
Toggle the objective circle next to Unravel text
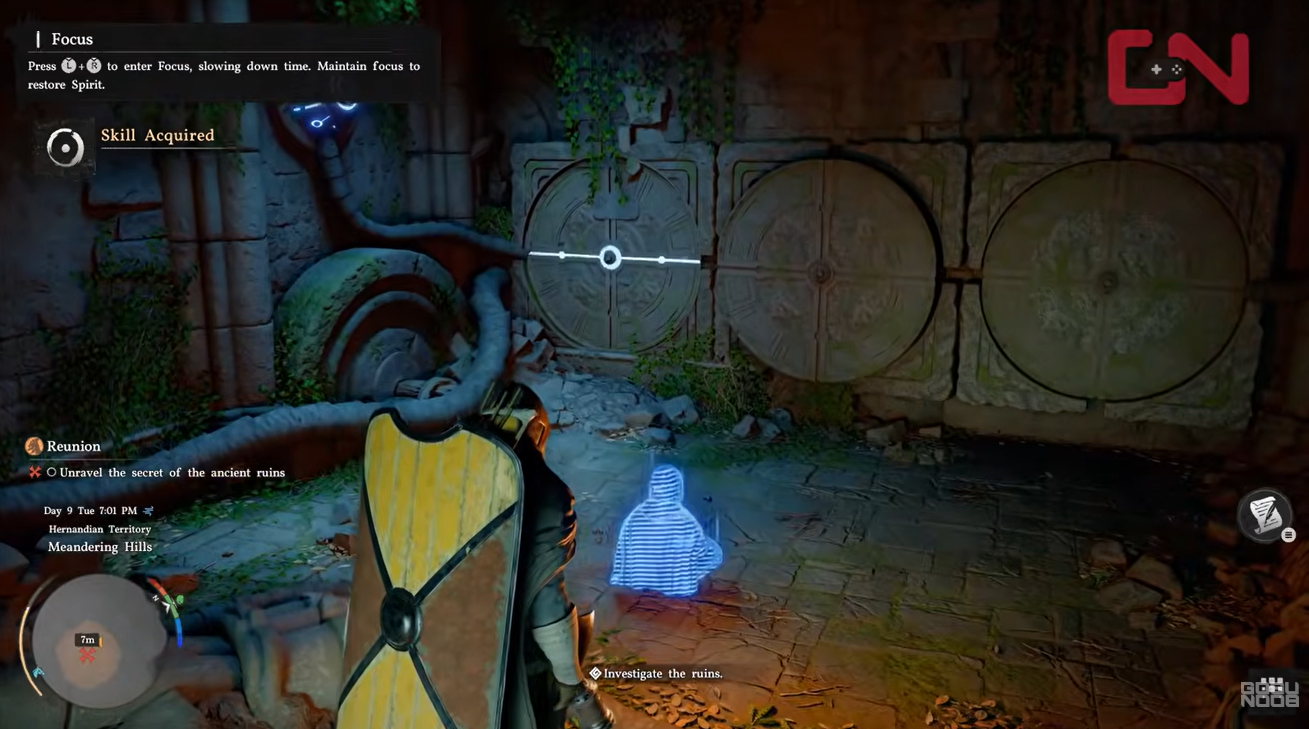51,472
